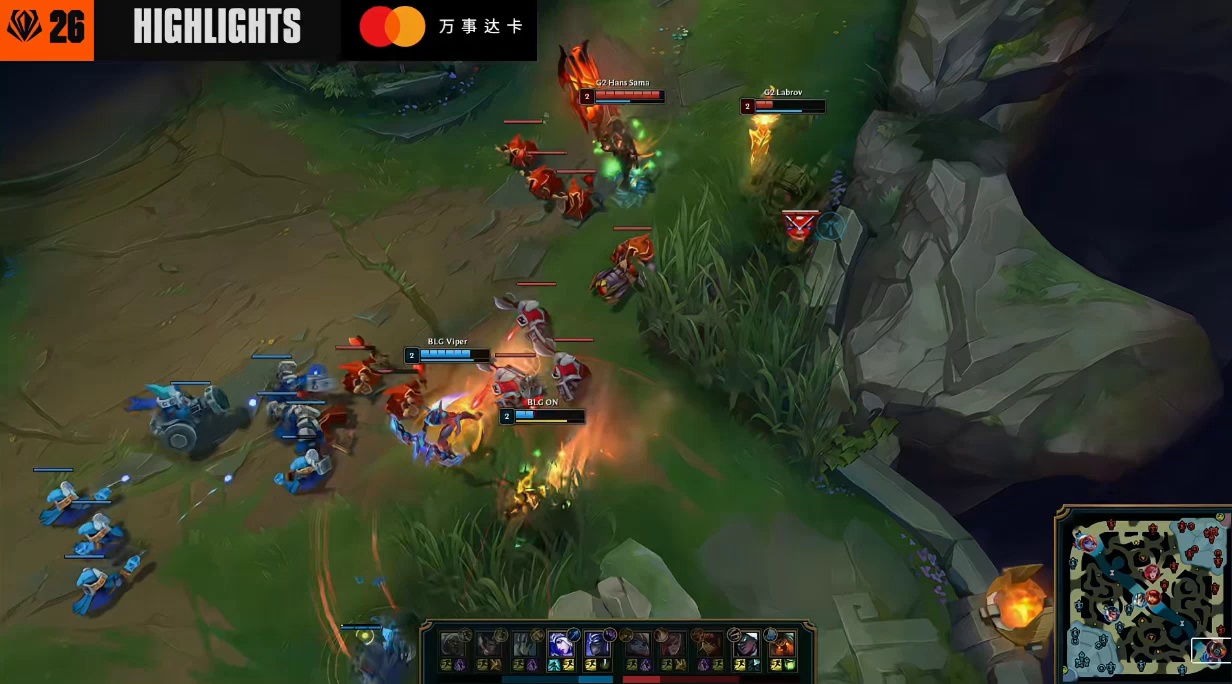1232x684 pixels.
Task: Click the HIGHLIGHTS banner label
Action: 217,27
